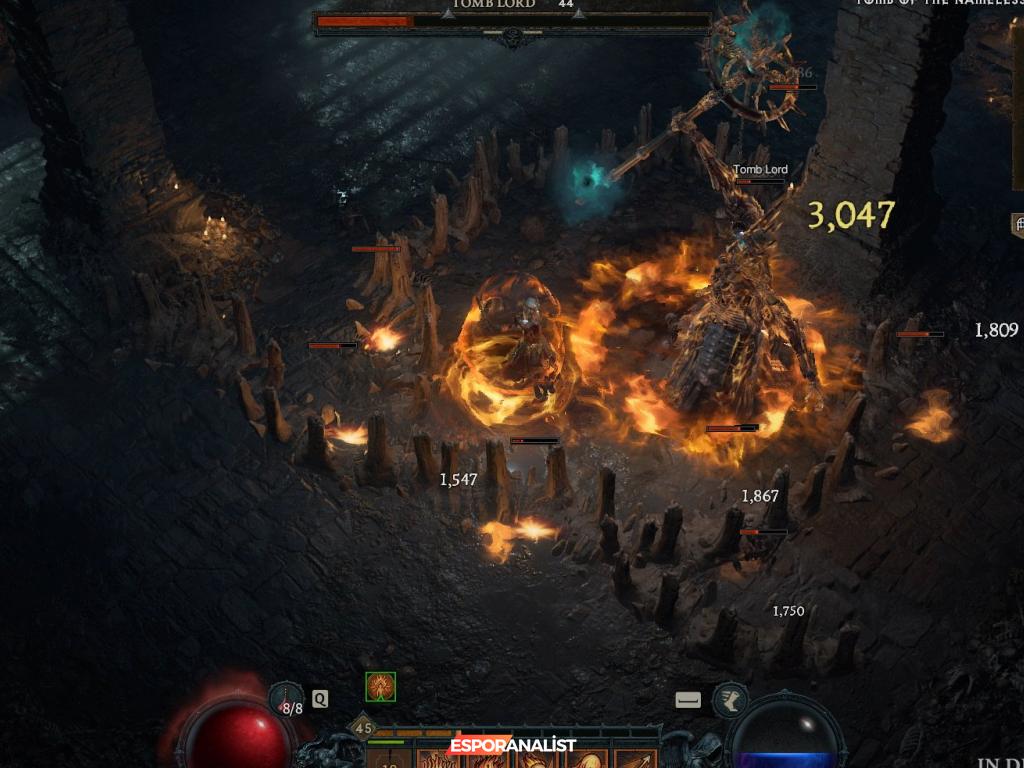This screenshot has width=1024, height=768.
Task: Activate the Evade boot icon
Action: [730, 700]
